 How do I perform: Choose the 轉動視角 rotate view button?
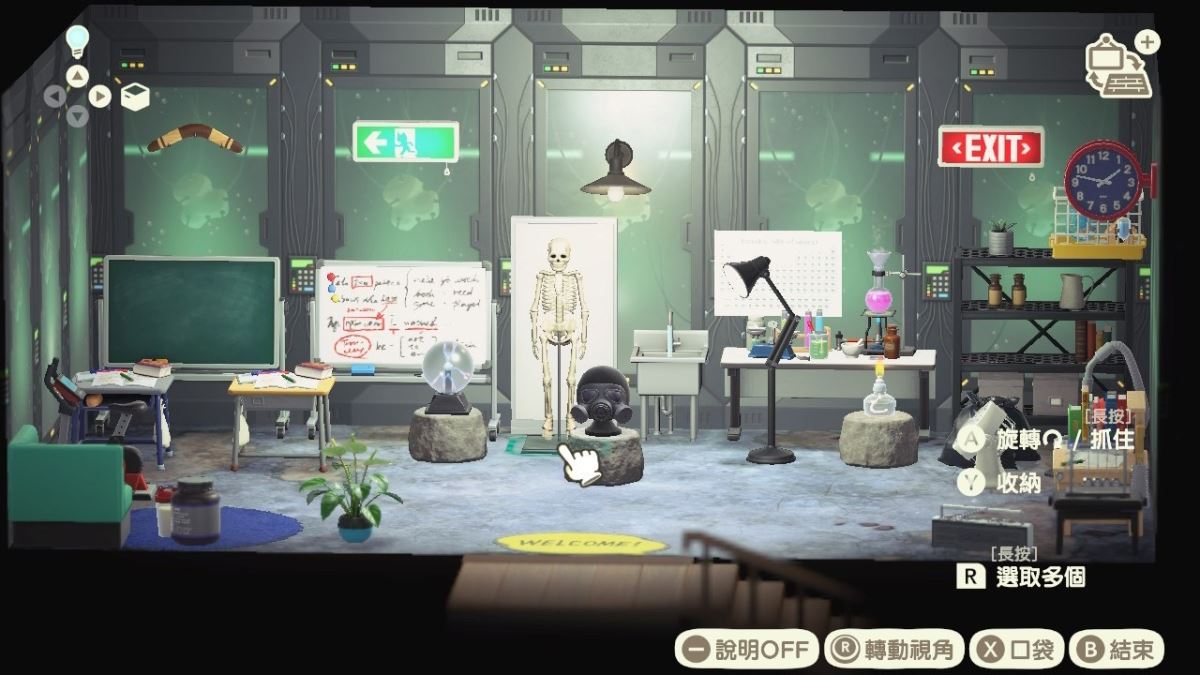[x=893, y=650]
